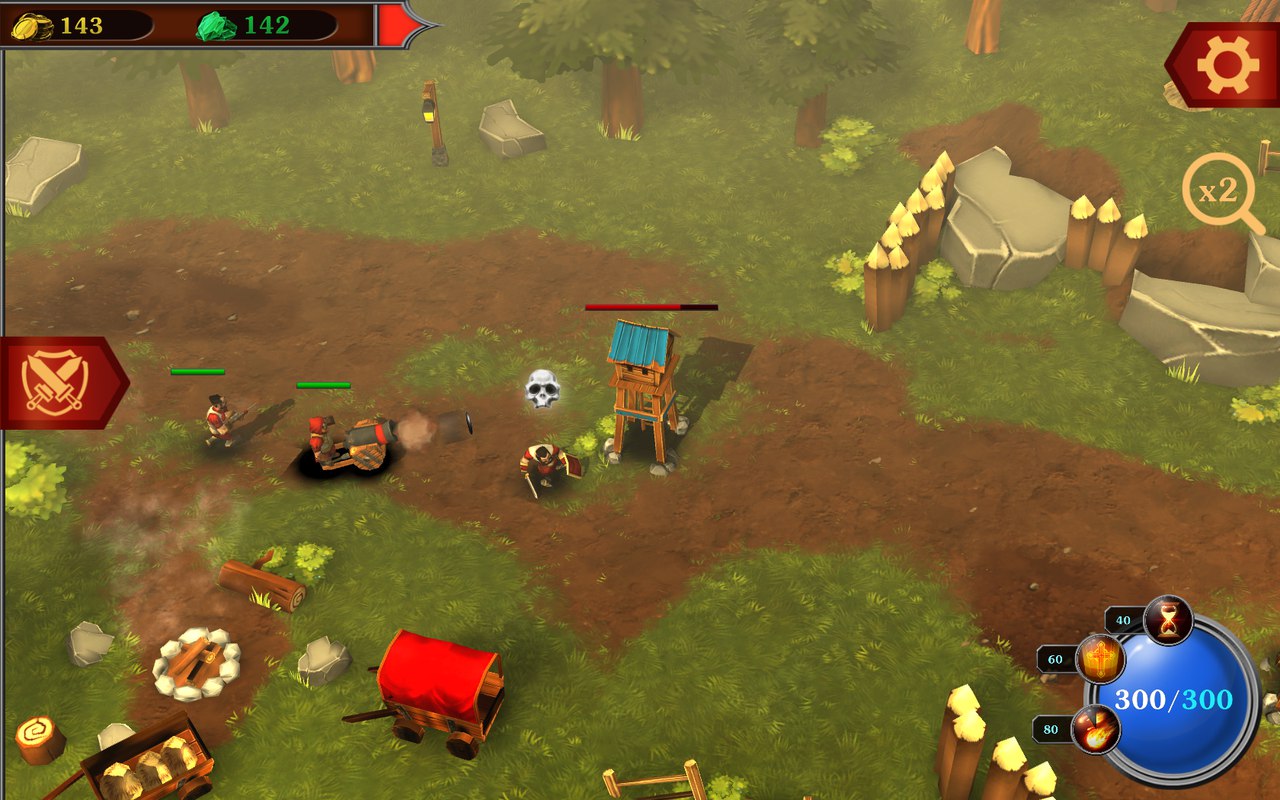Open the settings gear menu
Screen dimensions: 1280x800
point(1227,65)
